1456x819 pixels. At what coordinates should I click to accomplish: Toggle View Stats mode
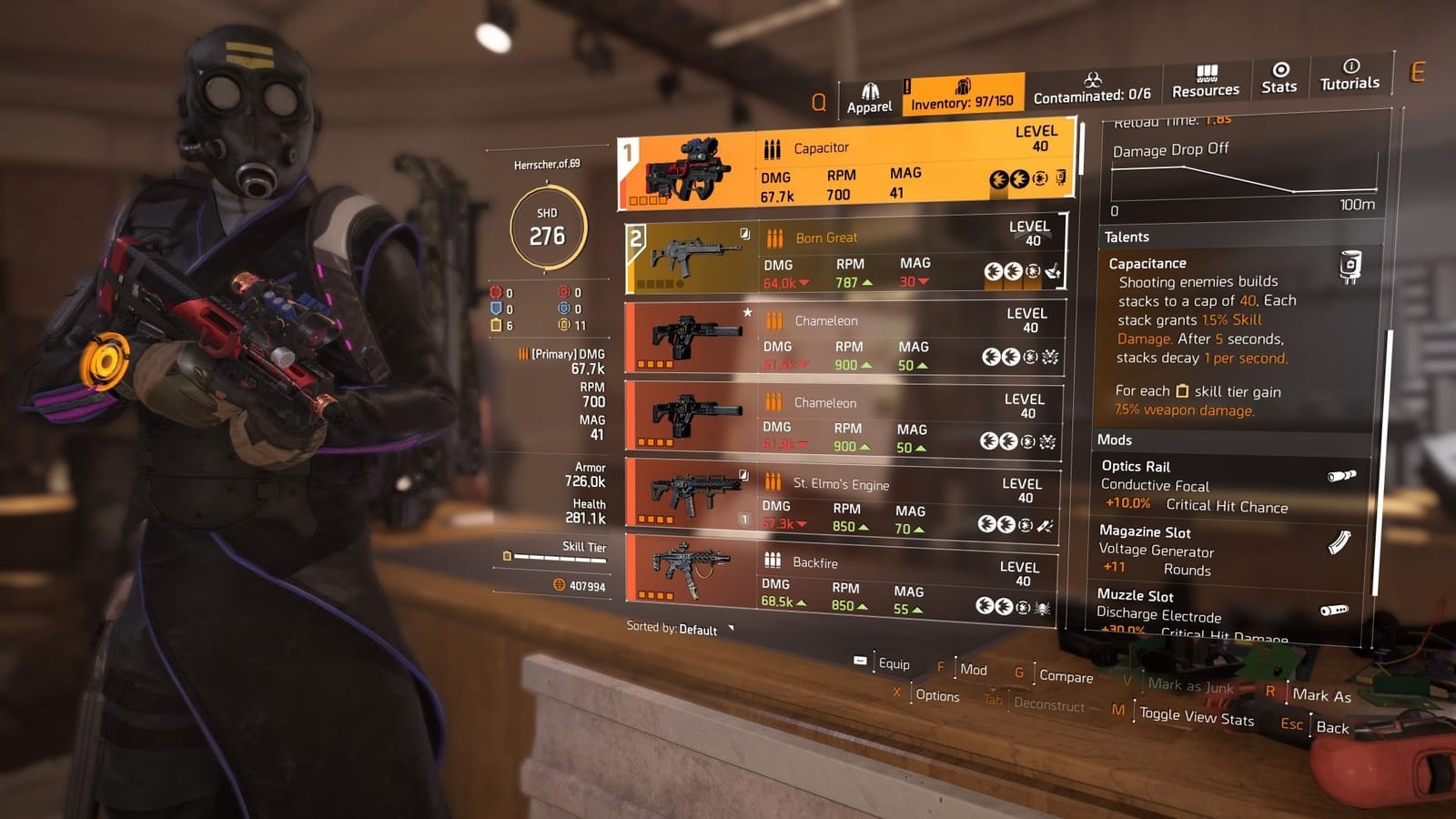point(1195,716)
